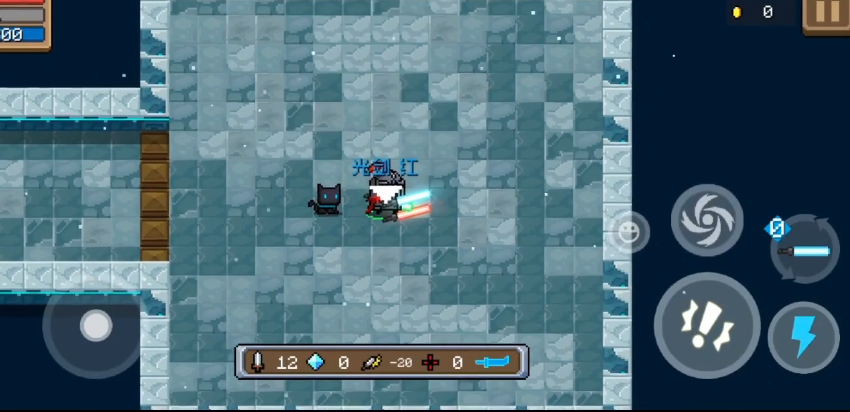This screenshot has height=412, width=850.
Task: Use the swirl vortex ability button
Action: (x=707, y=220)
